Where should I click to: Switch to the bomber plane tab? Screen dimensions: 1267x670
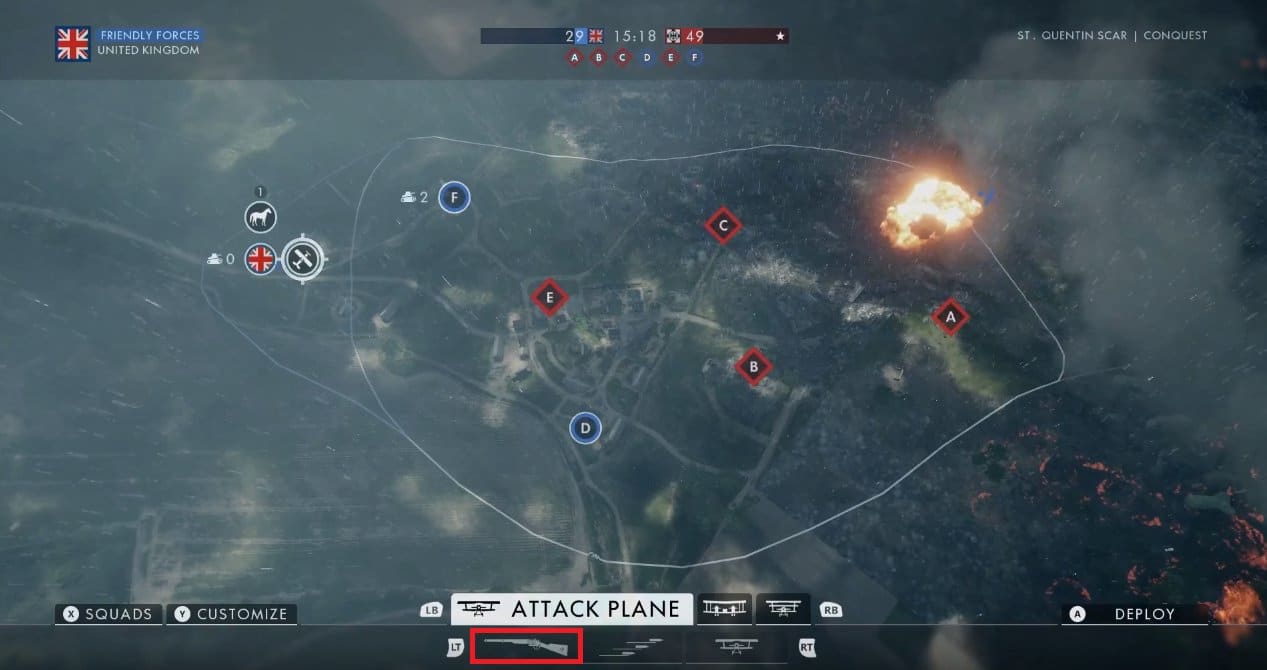point(725,609)
